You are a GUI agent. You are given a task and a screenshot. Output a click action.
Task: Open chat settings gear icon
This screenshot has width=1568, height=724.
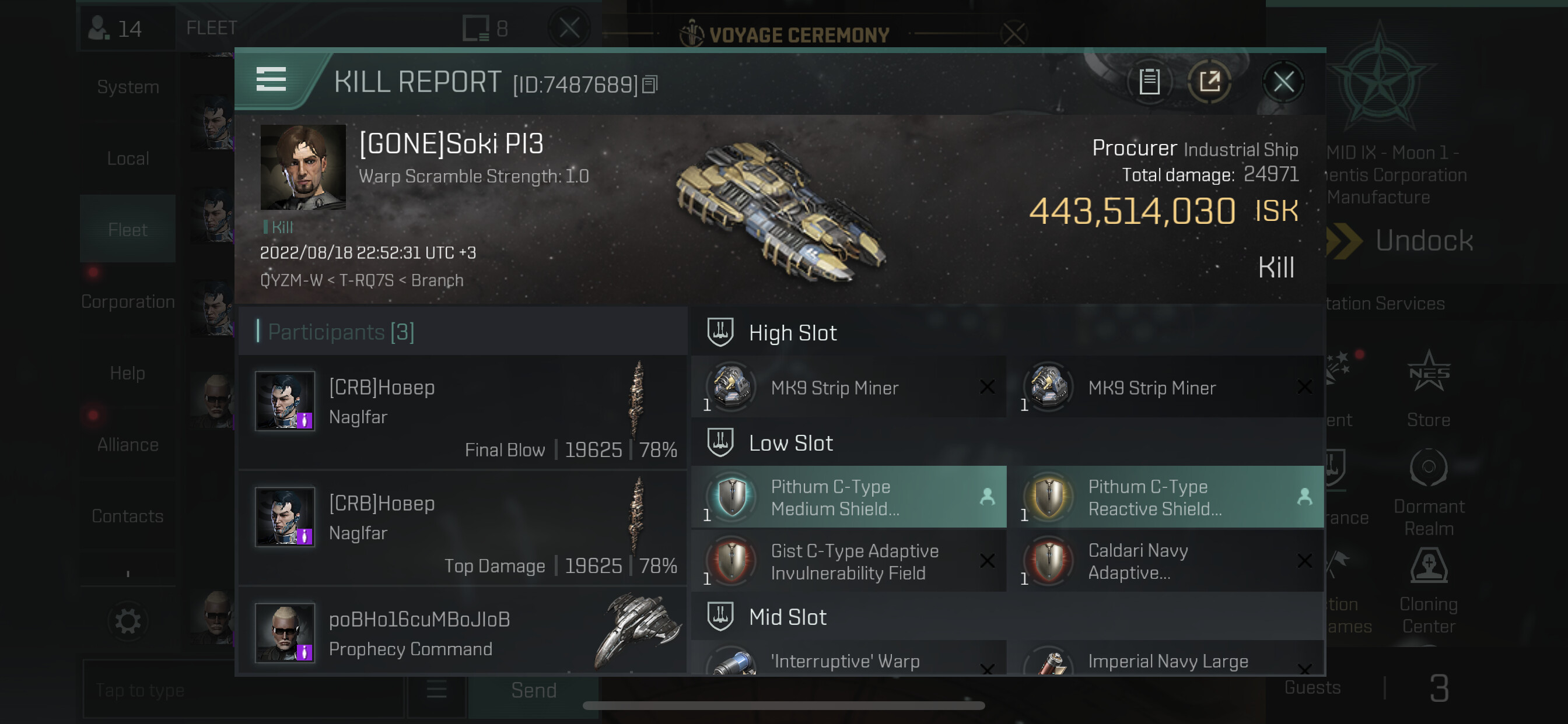point(128,621)
